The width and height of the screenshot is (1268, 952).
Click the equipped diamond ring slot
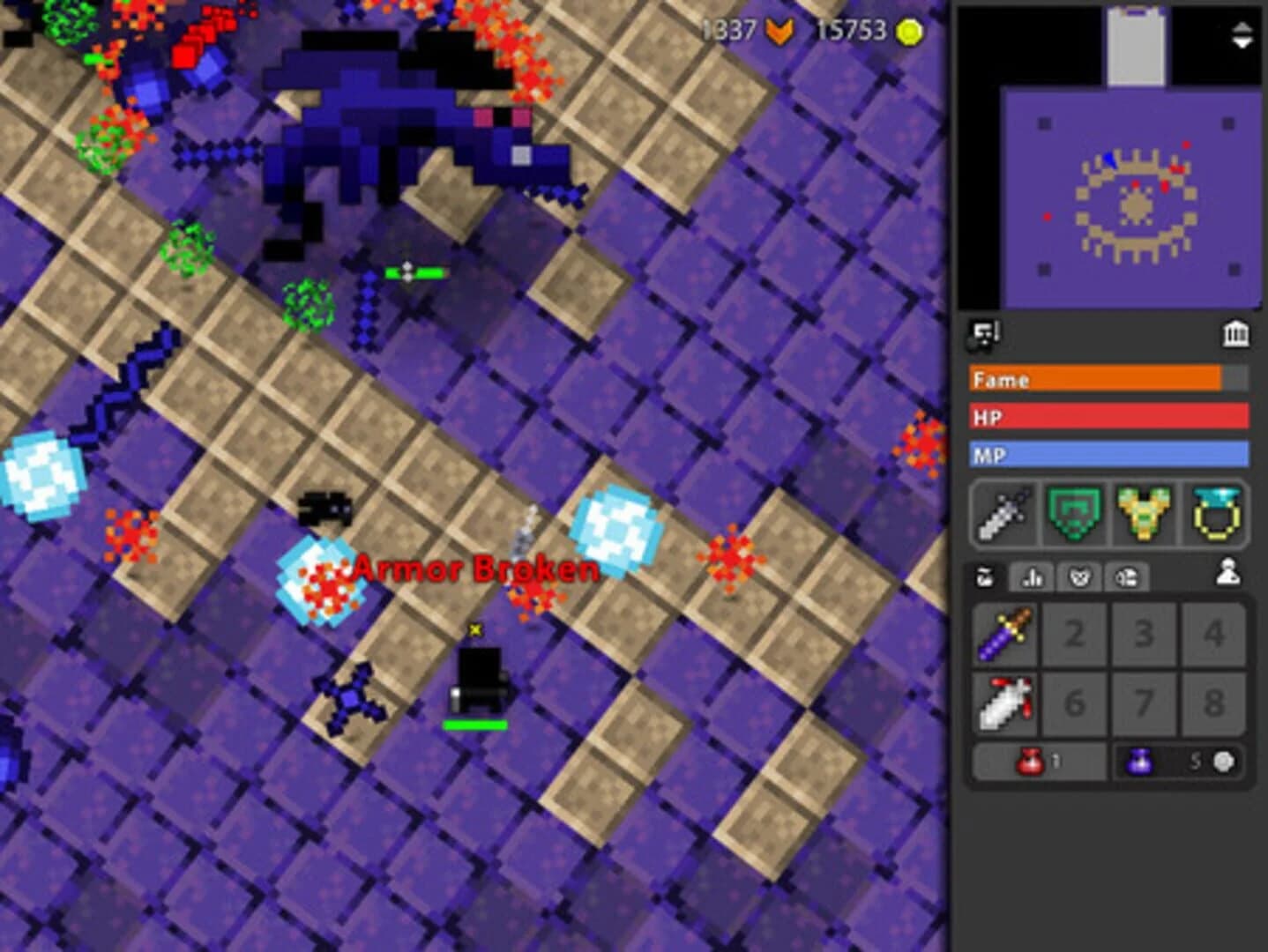pyautogui.click(x=1213, y=515)
